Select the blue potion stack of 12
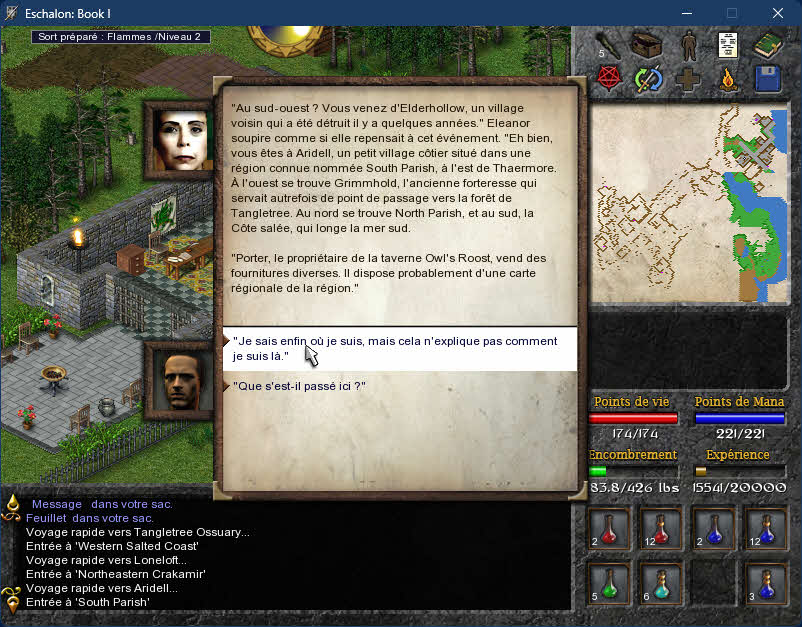 click(x=765, y=528)
